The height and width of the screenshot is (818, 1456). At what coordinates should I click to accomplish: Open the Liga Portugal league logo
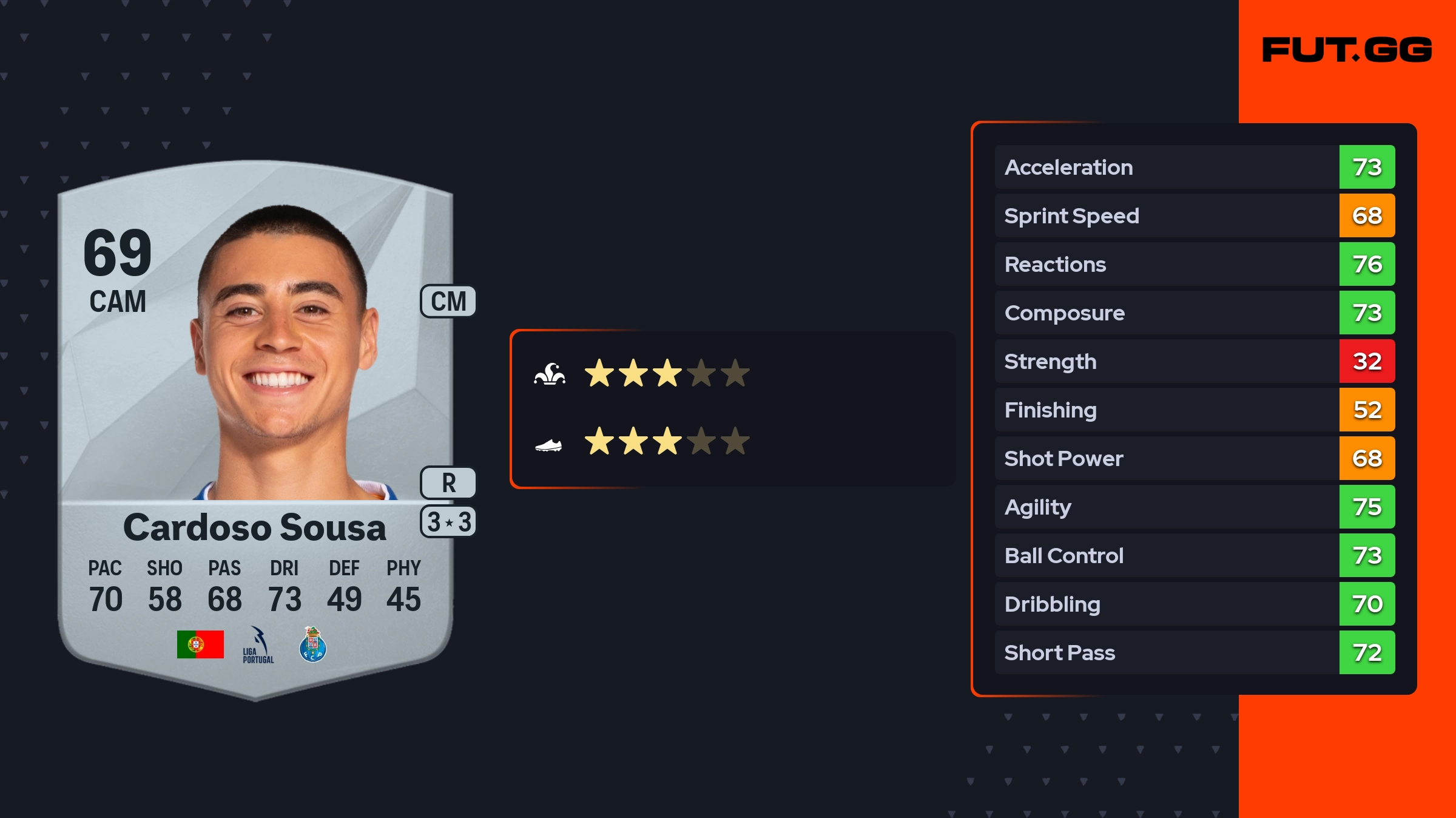[x=258, y=645]
